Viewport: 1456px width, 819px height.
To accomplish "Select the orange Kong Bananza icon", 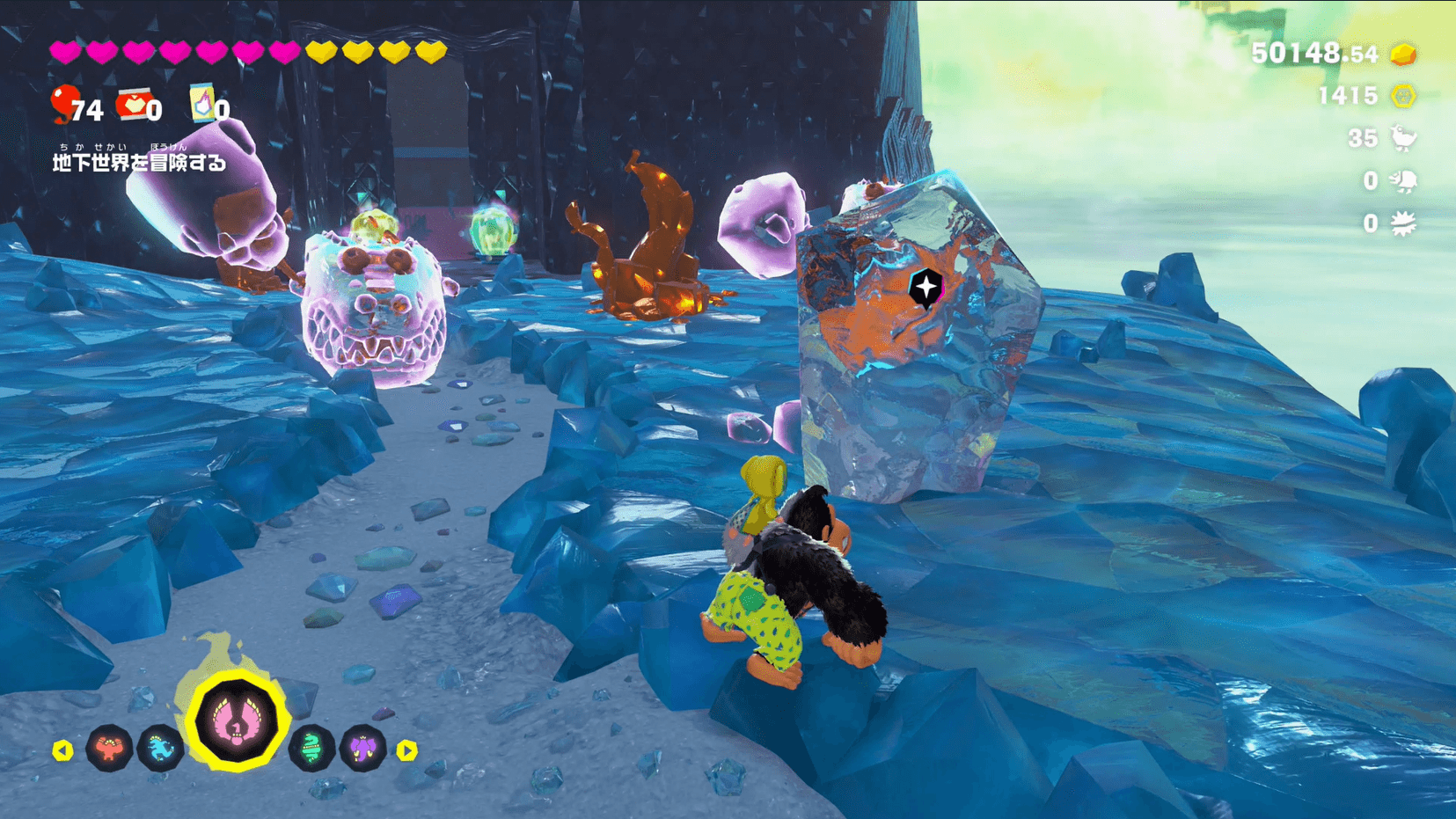I will pyautogui.click(x=109, y=748).
